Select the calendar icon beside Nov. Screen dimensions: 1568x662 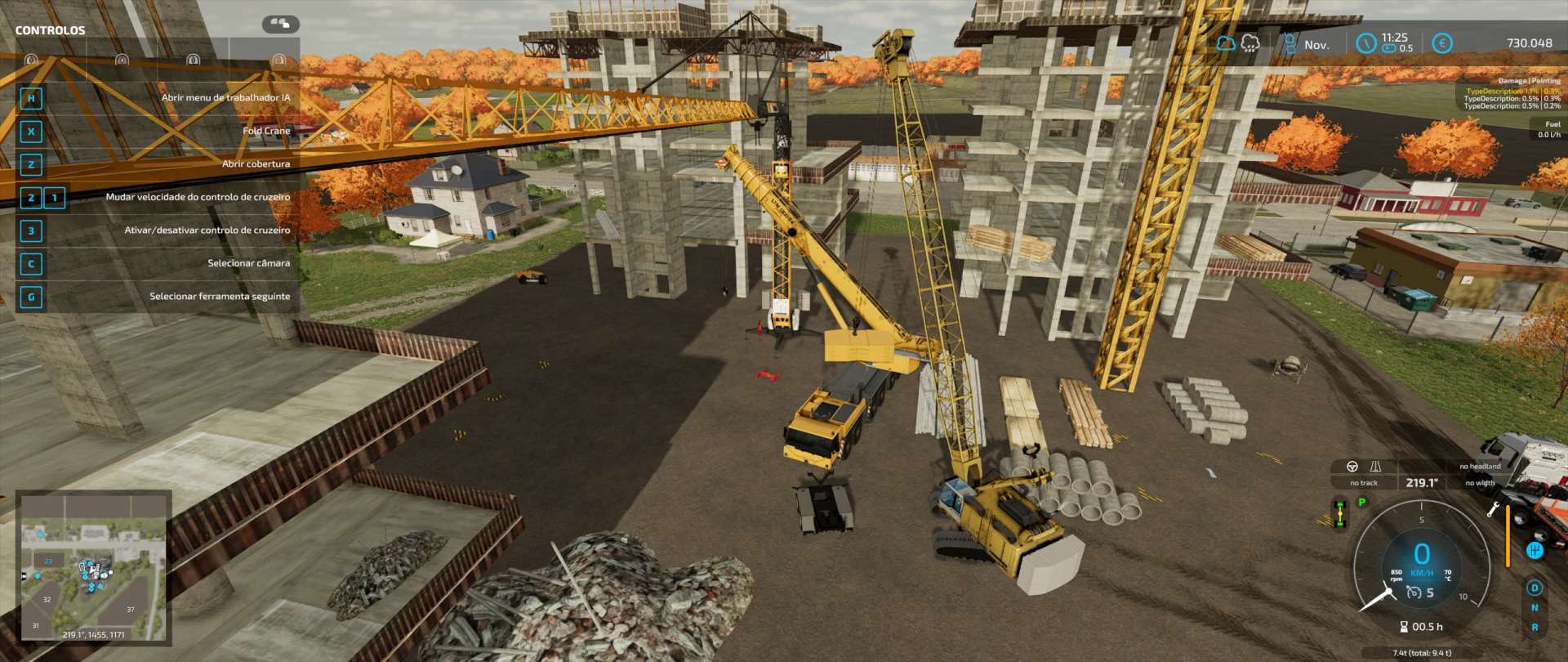(1290, 44)
